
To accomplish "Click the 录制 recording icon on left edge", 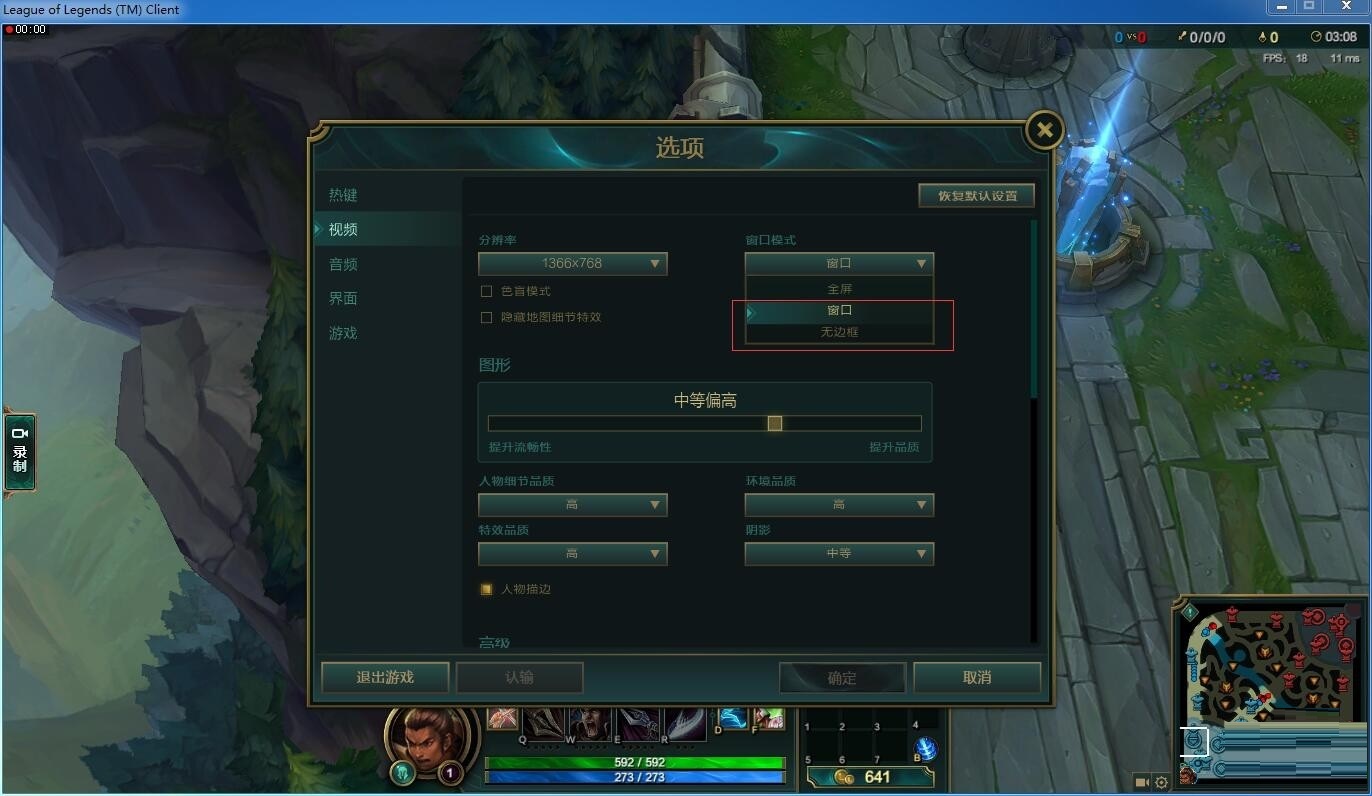I will [18, 452].
